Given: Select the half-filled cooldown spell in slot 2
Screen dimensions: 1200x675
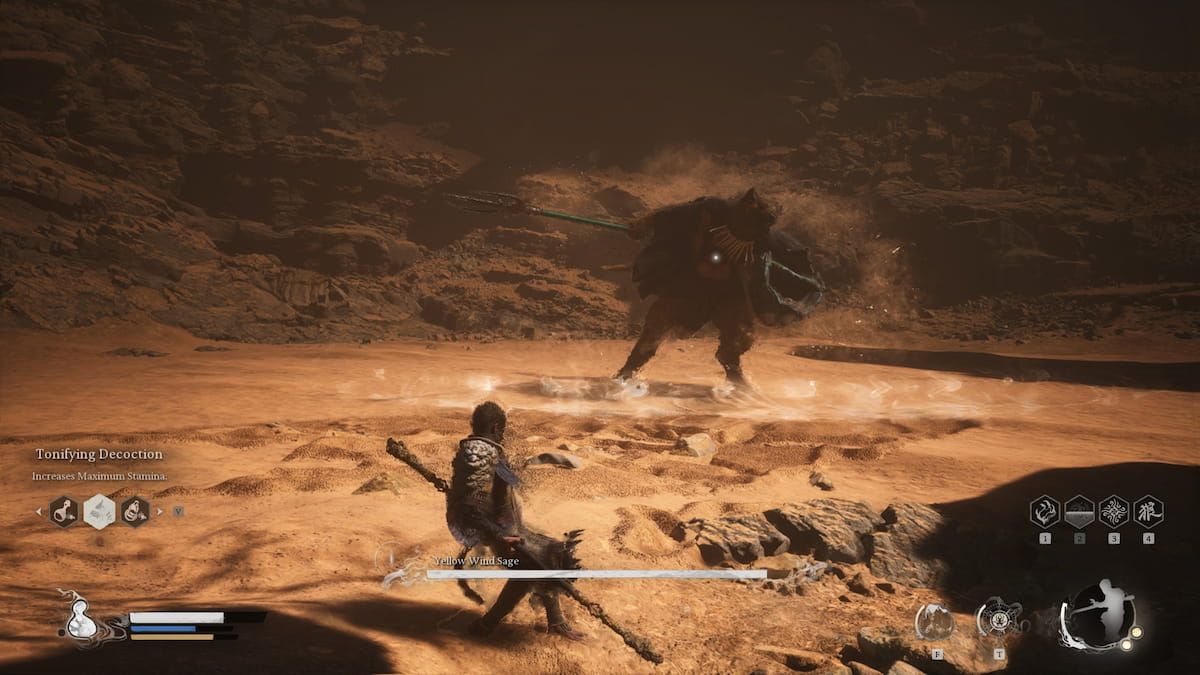Looking at the screenshot, I should (x=1079, y=511).
